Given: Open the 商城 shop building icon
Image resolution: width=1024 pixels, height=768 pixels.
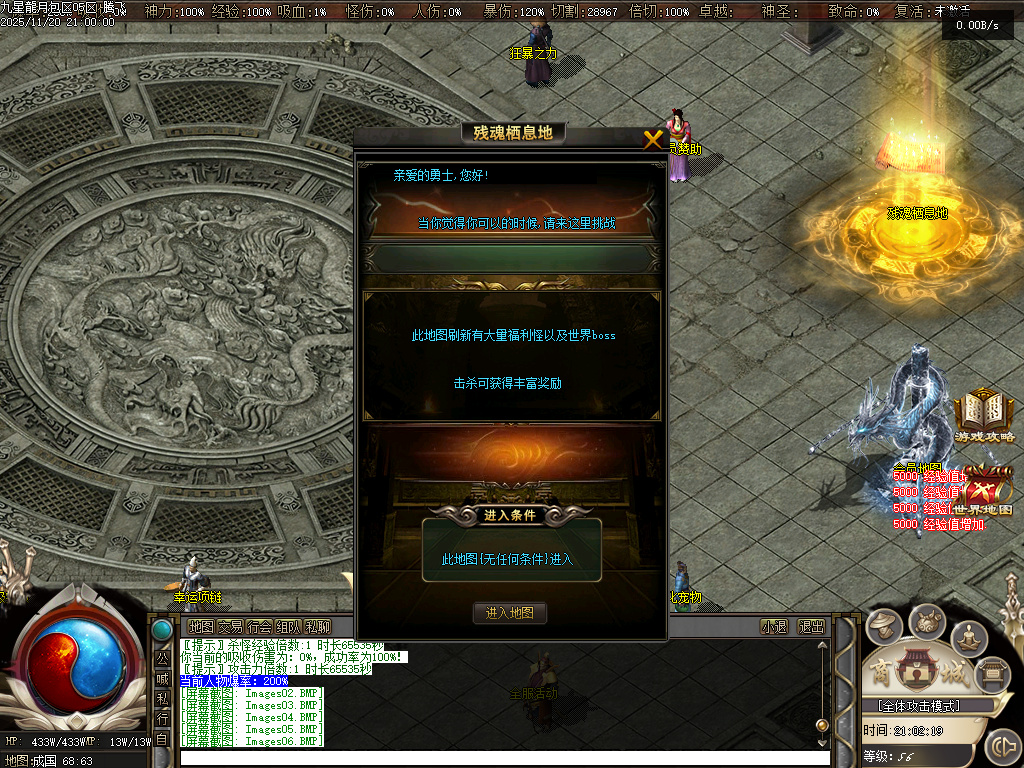Looking at the screenshot, I should [x=912, y=671].
